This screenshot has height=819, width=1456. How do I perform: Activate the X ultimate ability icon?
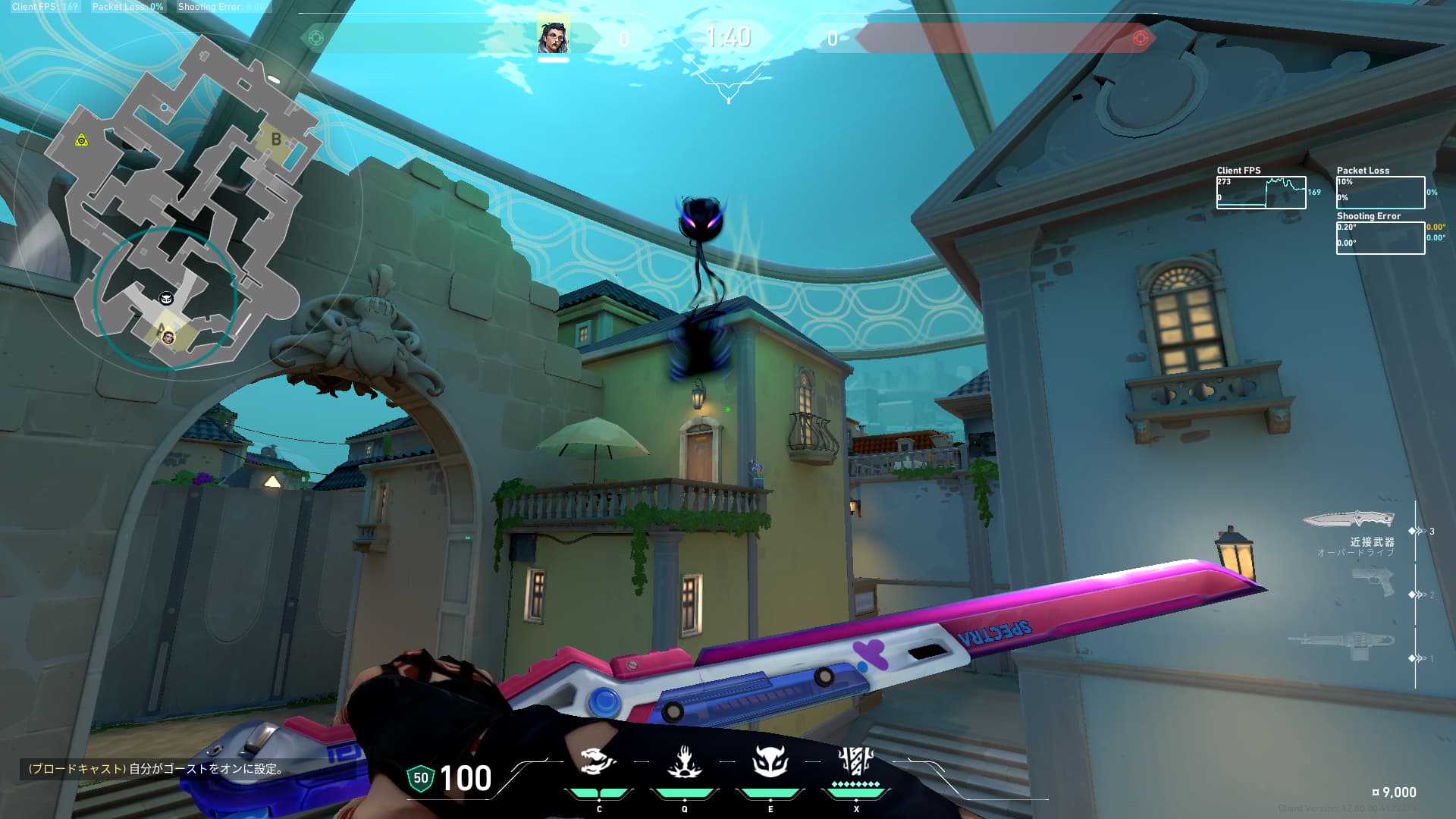tap(856, 762)
